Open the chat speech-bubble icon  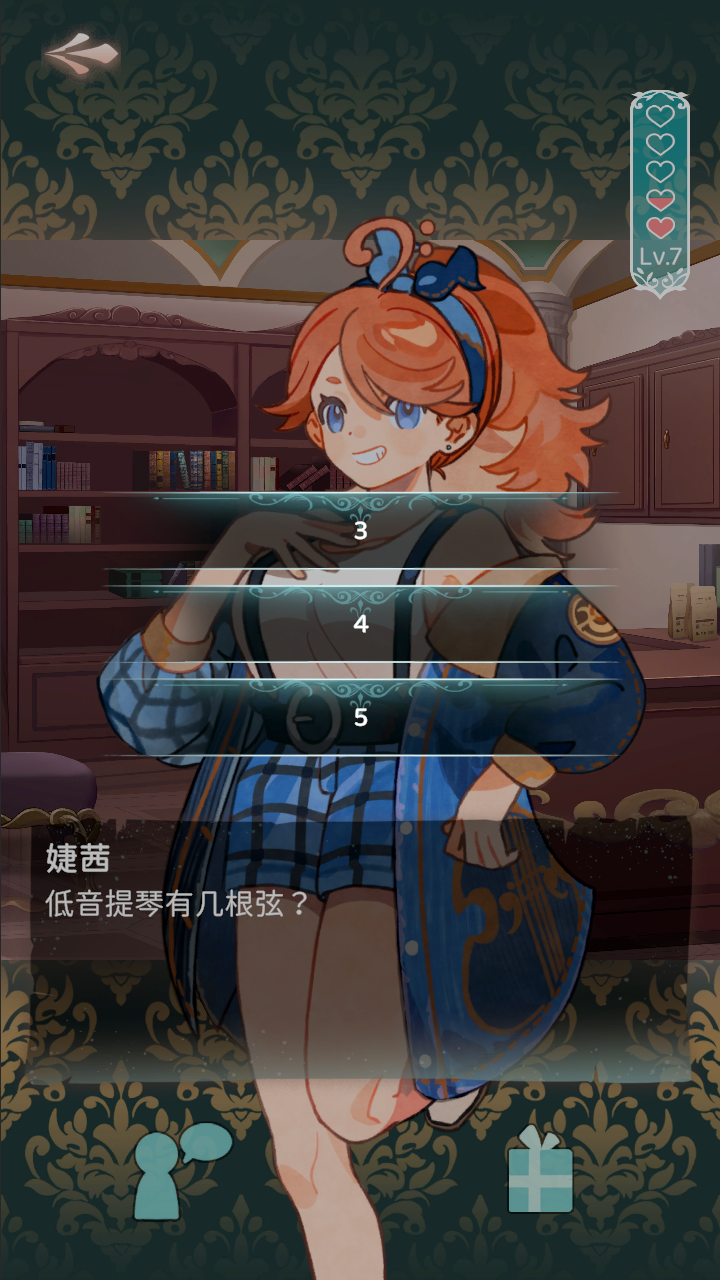coord(178,1170)
